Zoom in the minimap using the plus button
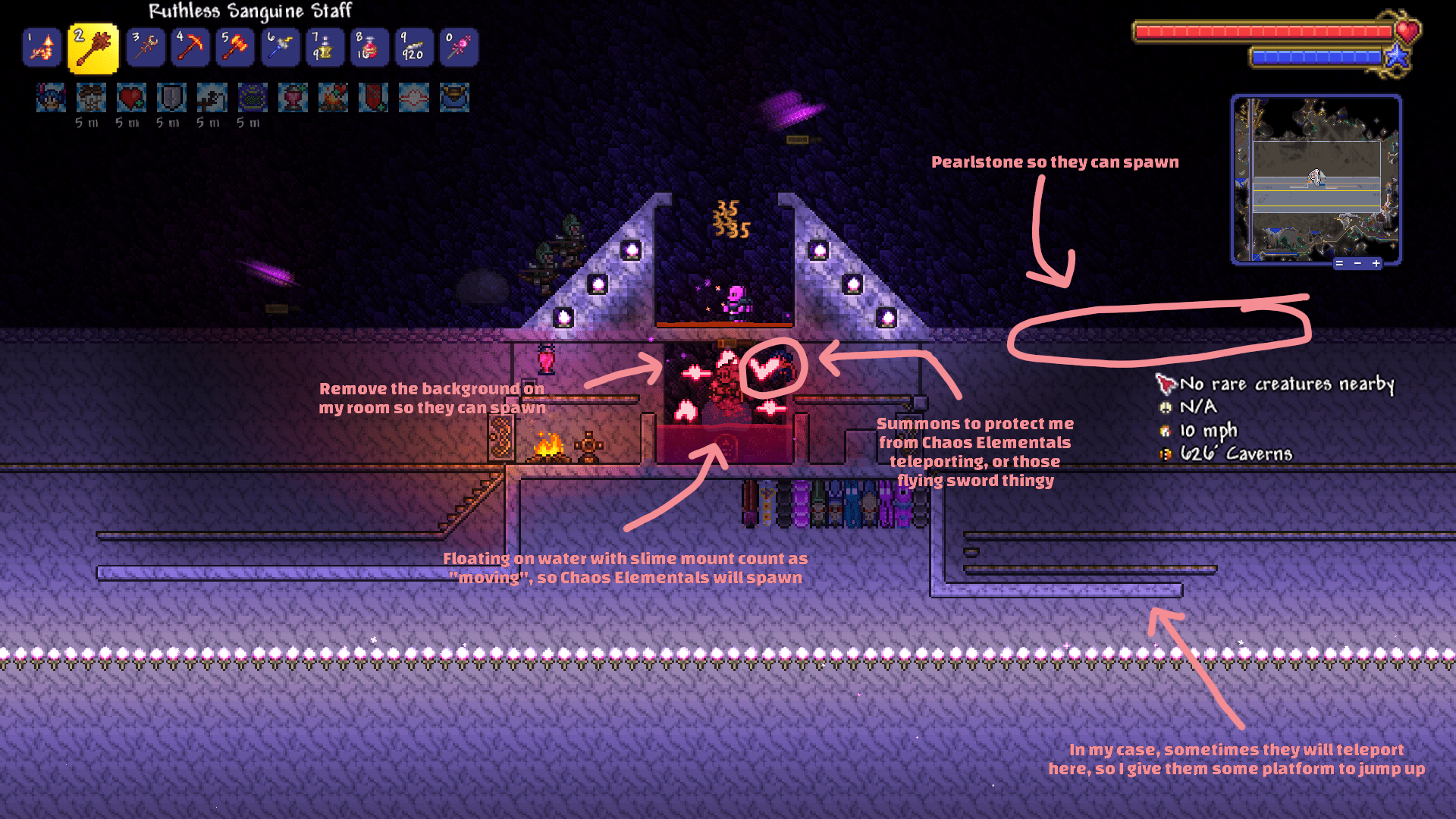This screenshot has width=1456, height=819. pyautogui.click(x=1376, y=263)
